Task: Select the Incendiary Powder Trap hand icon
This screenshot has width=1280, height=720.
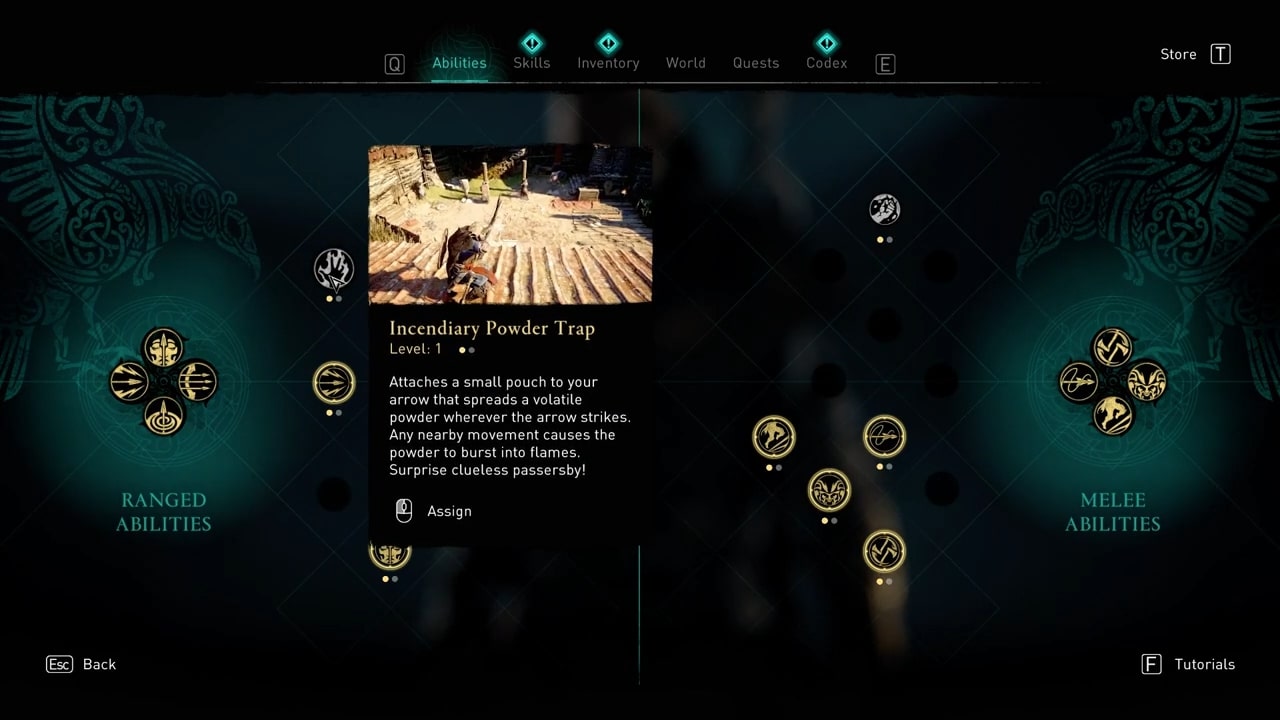Action: pos(334,268)
